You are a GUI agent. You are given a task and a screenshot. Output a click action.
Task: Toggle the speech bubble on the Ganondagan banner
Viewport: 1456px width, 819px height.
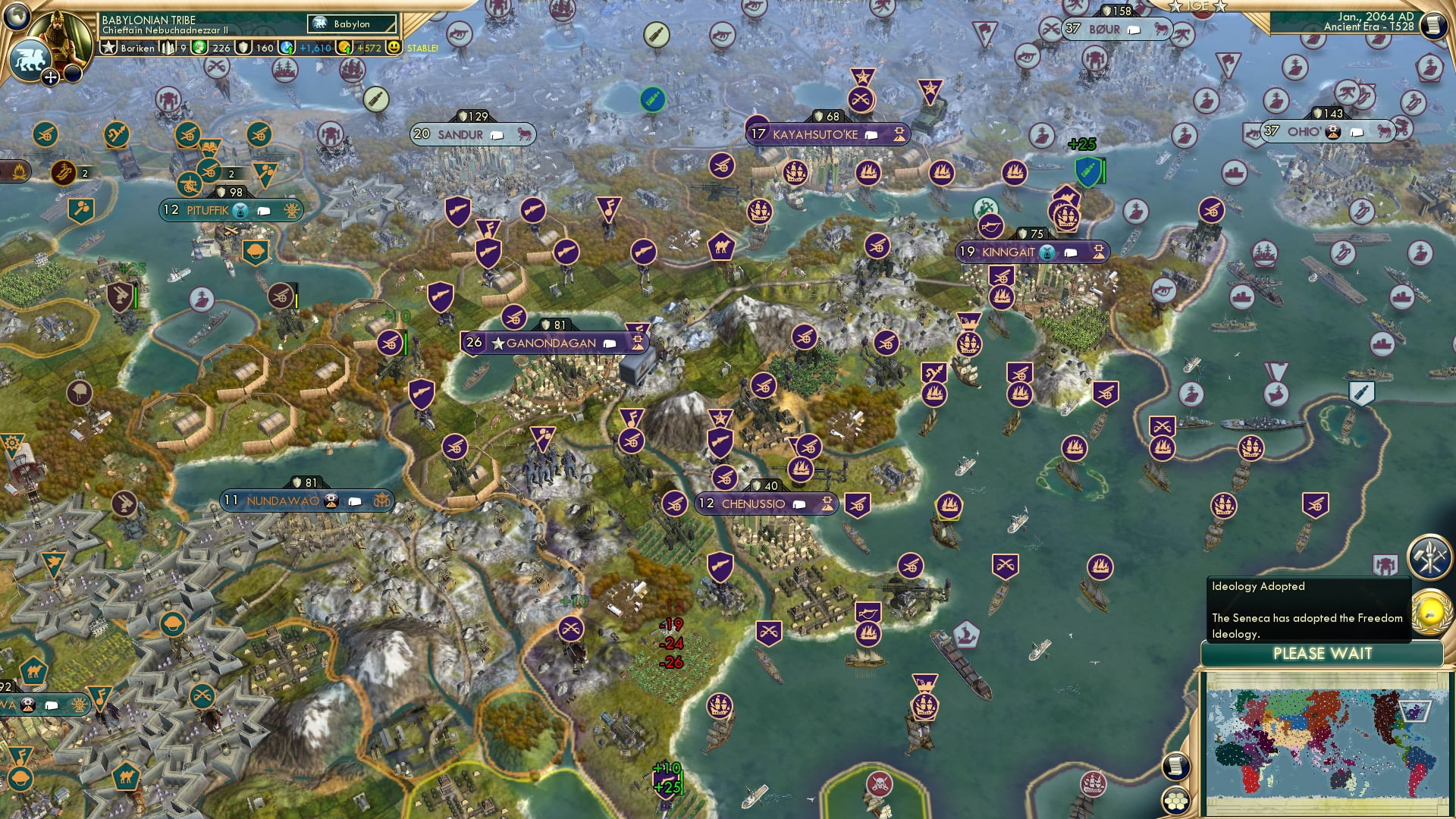(607, 343)
